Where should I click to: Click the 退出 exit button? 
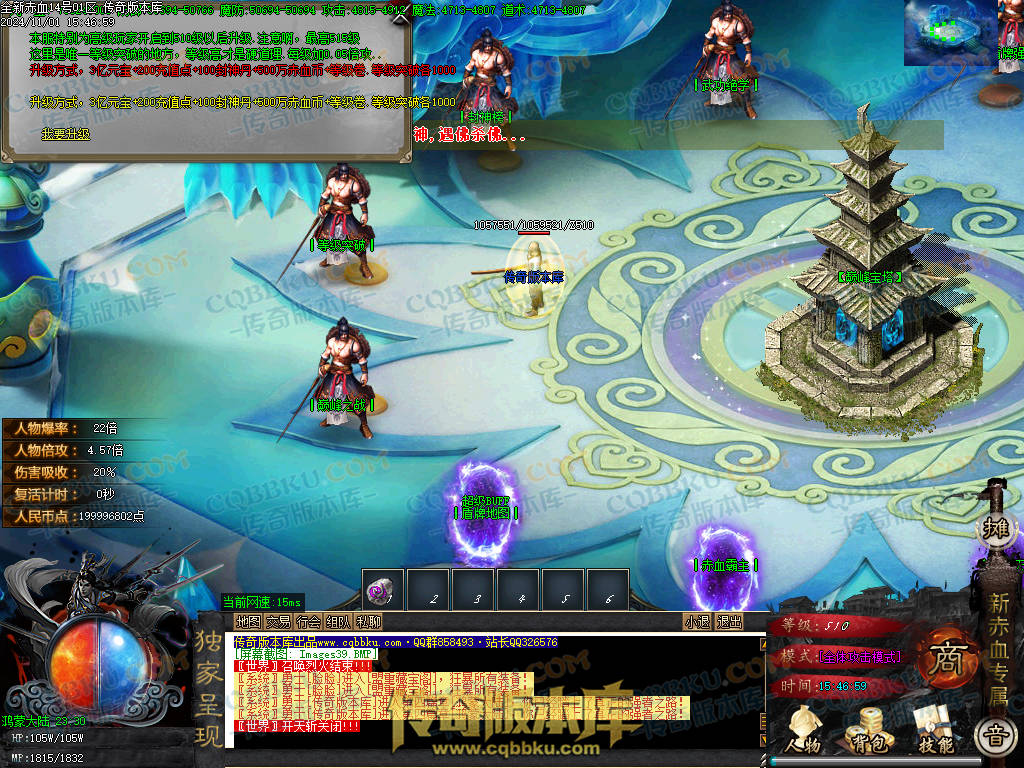[x=729, y=621]
